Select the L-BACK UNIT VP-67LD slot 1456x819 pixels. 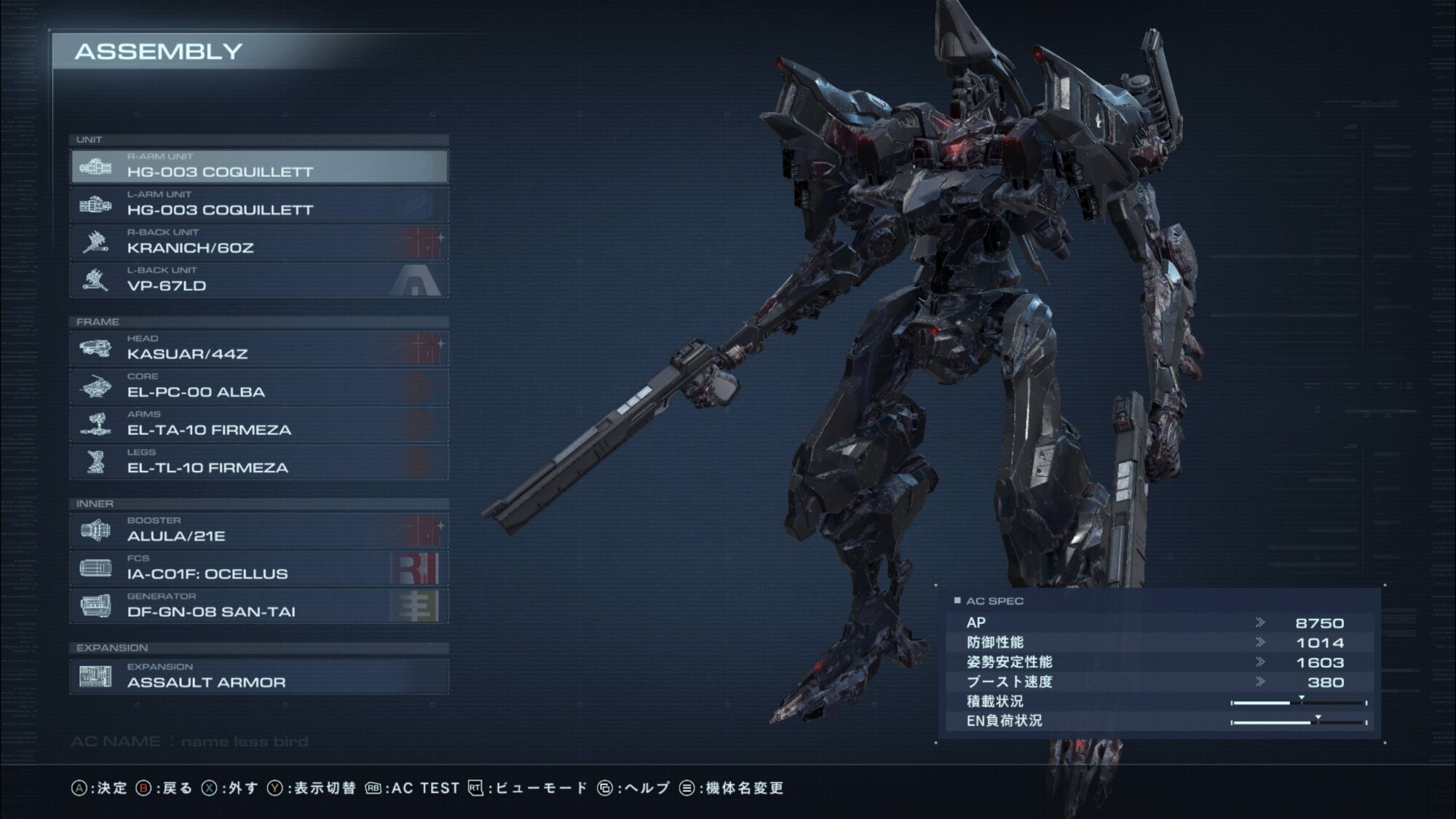coord(258,280)
